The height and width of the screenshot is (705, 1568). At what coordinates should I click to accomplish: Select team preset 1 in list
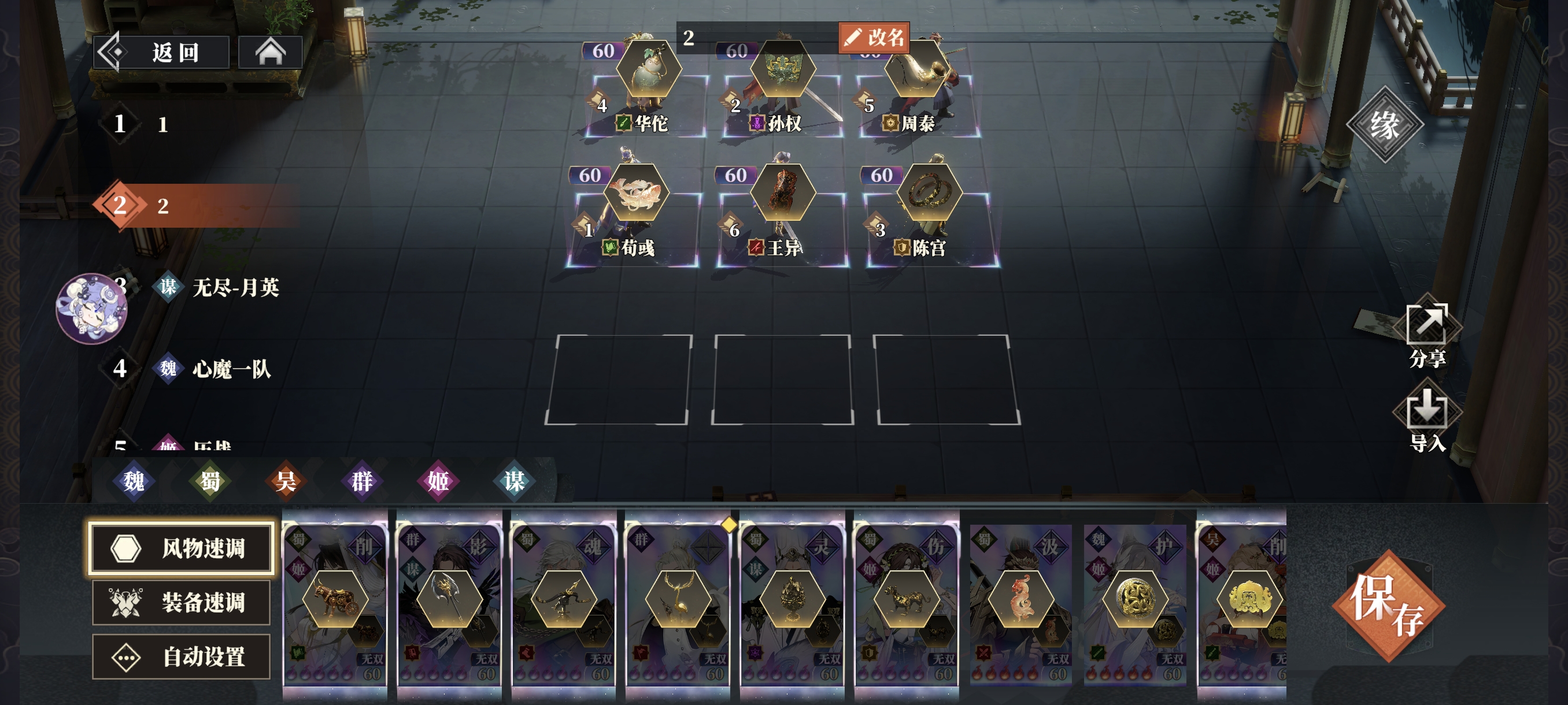(x=162, y=125)
